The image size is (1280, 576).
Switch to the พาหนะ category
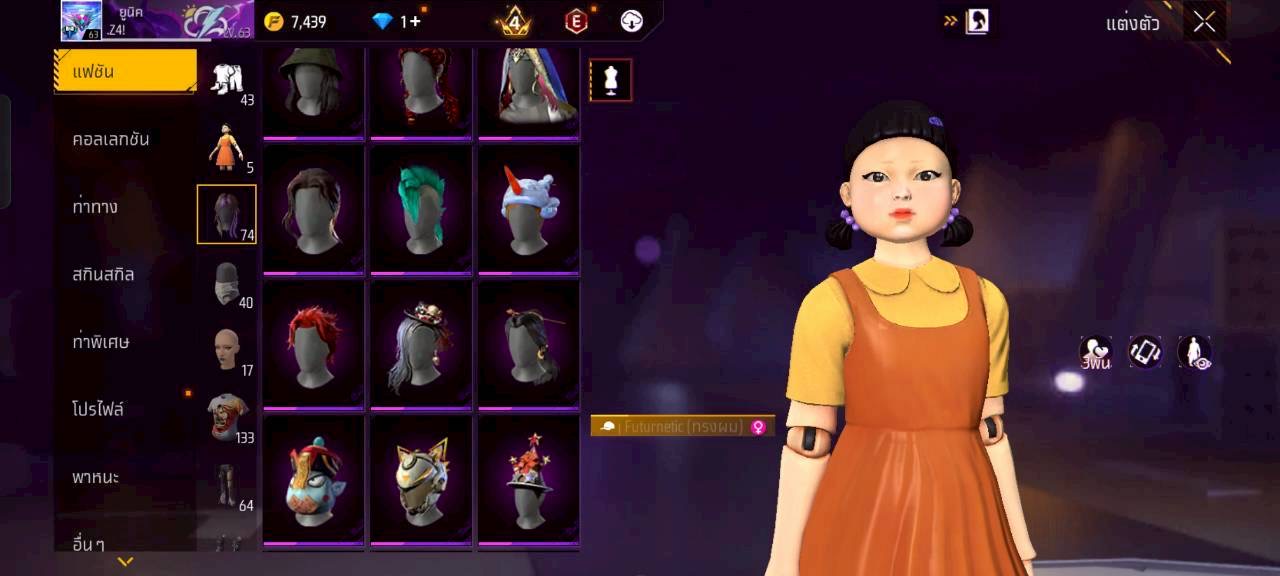[96, 477]
